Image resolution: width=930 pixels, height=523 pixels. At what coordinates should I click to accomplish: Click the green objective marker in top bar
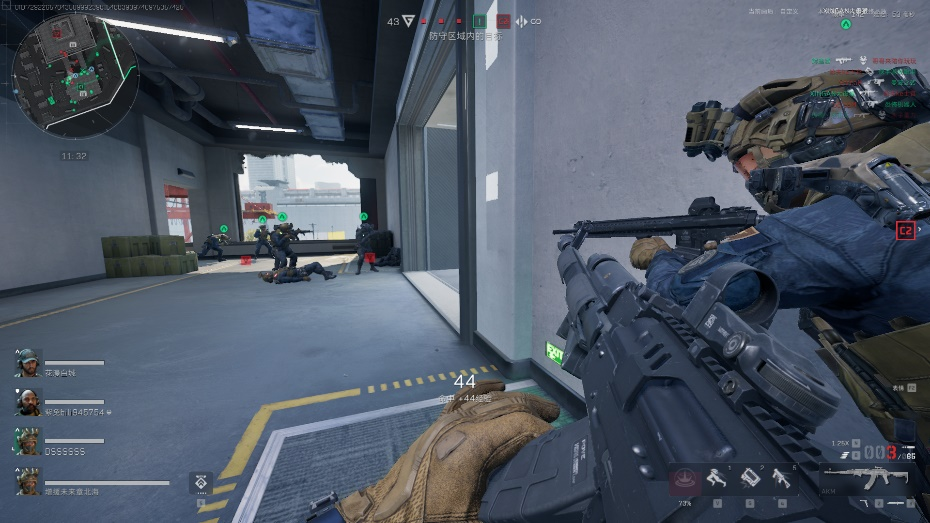pyautogui.click(x=480, y=20)
